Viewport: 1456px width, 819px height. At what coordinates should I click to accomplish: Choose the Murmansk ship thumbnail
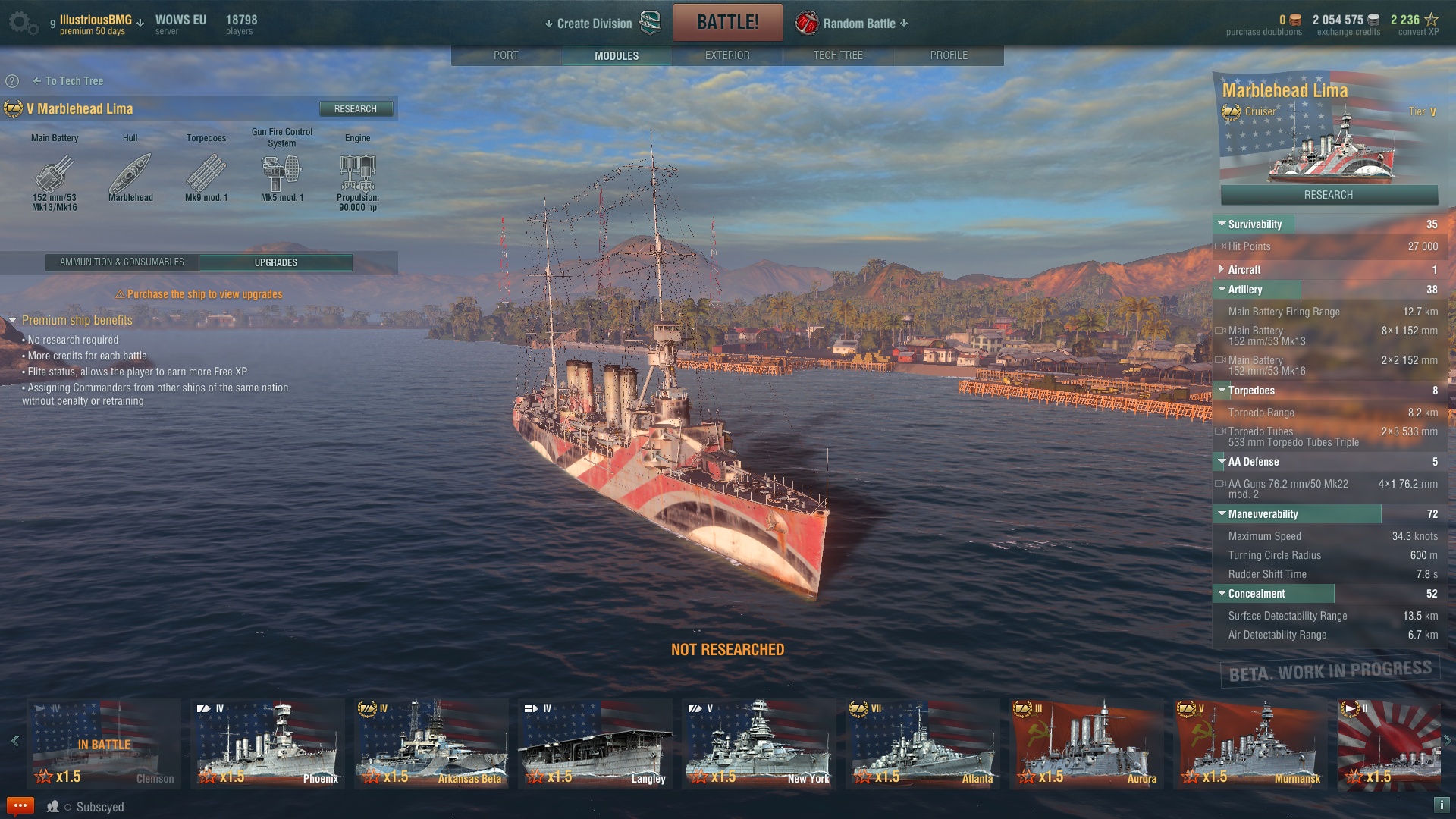(1250, 744)
